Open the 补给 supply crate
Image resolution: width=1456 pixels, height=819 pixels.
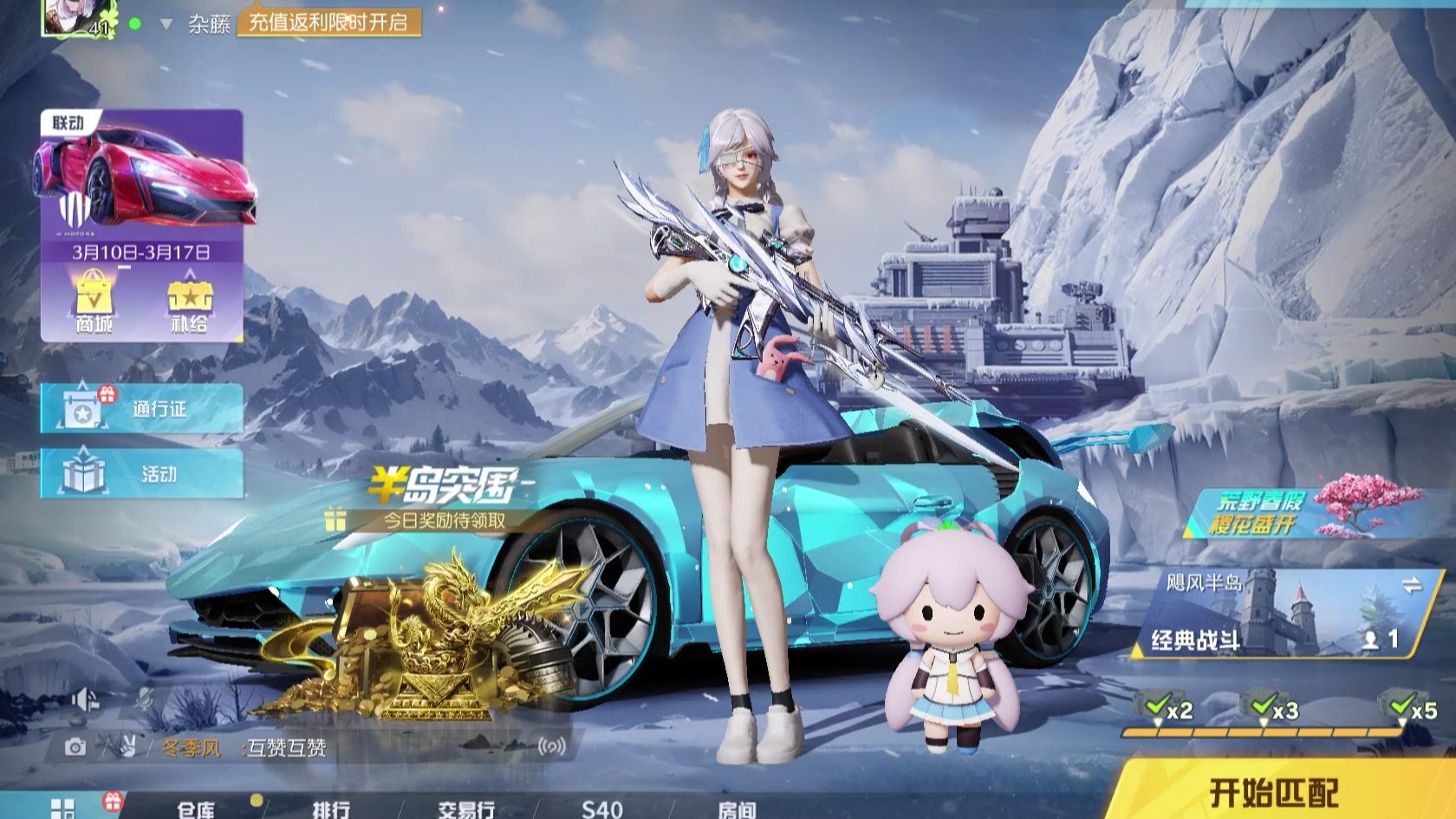pos(189,302)
